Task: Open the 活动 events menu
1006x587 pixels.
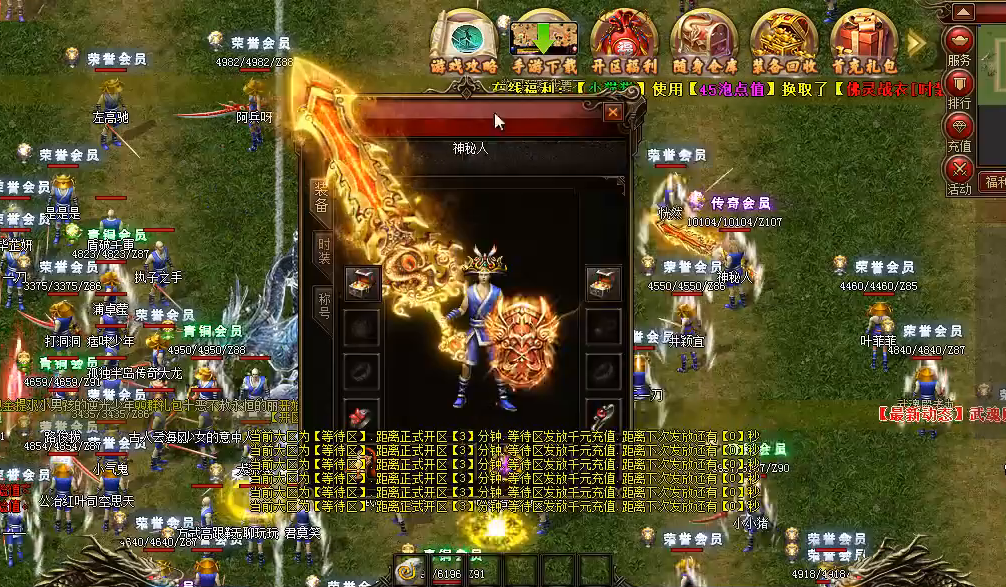Action: 960,174
